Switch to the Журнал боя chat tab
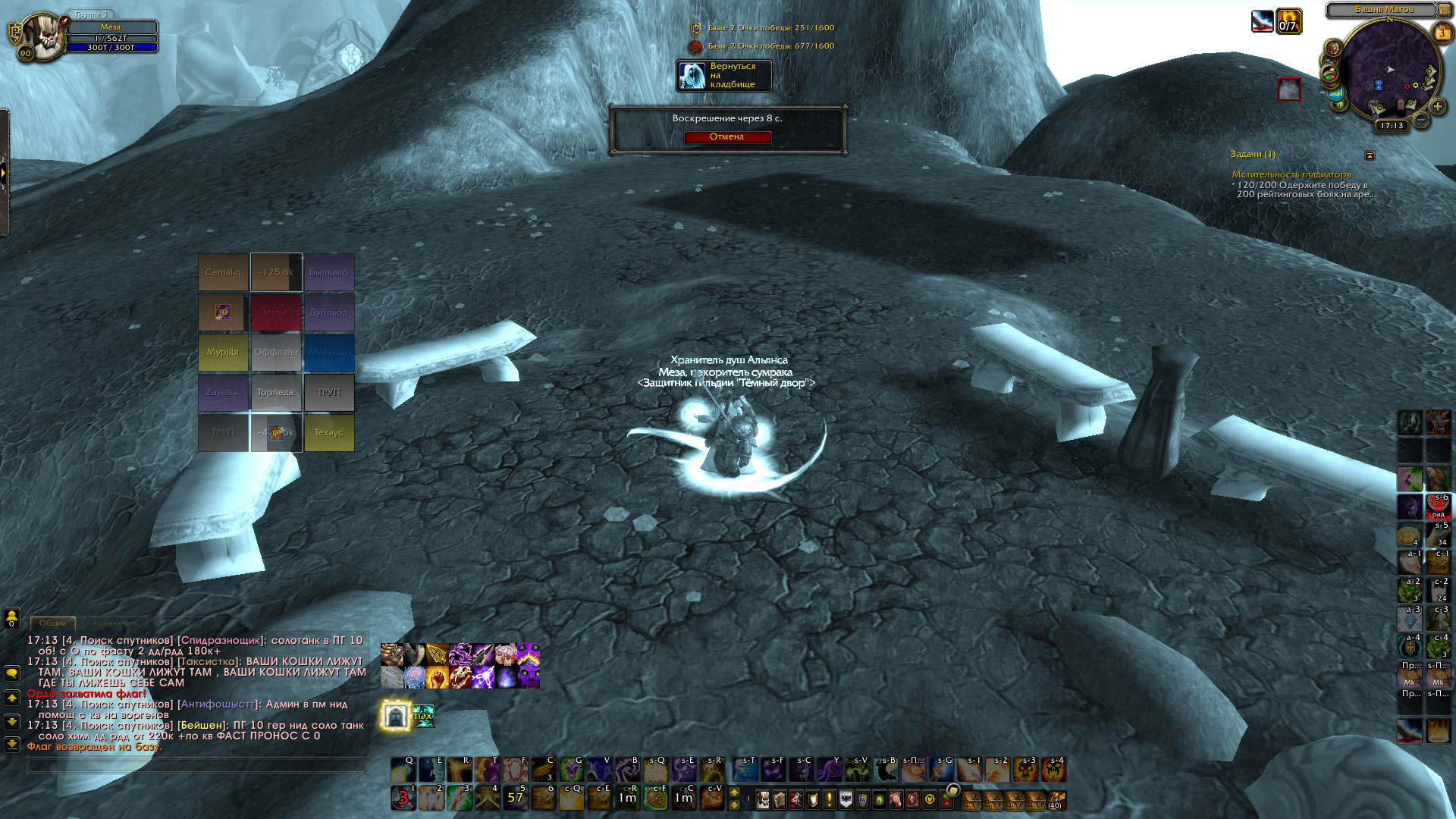Viewport: 1456px width, 819px height. pyautogui.click(x=115, y=623)
